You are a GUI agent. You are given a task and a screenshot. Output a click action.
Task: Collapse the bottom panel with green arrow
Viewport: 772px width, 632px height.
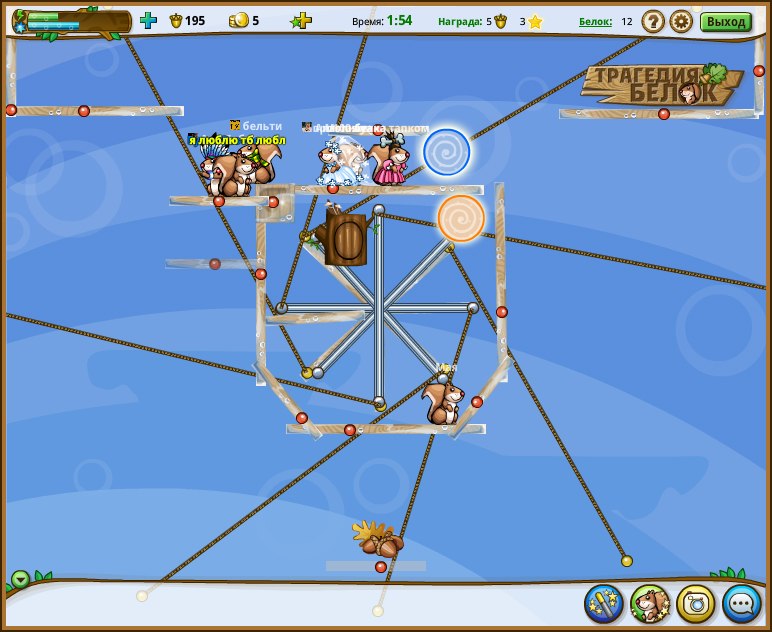tap(20, 579)
